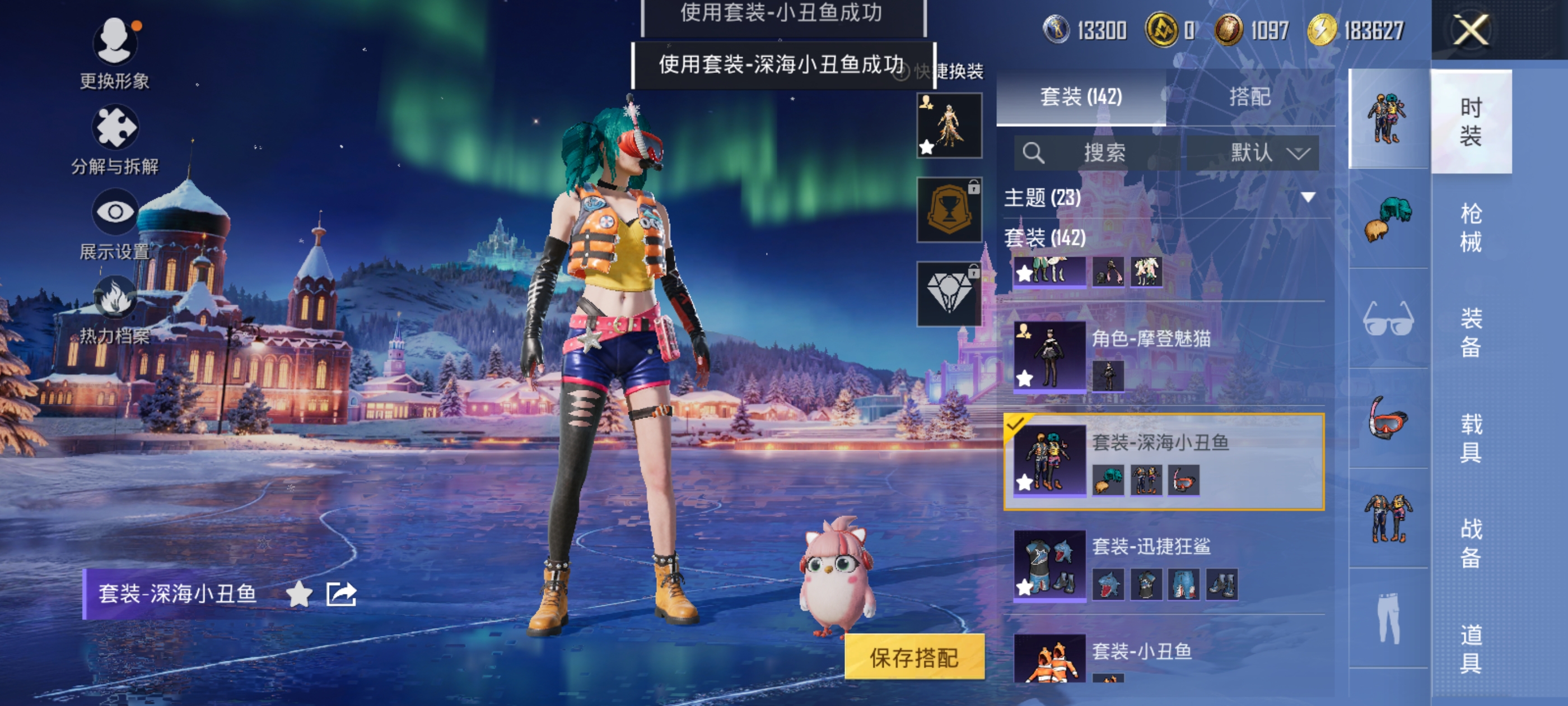The image size is (1568, 706).
Task: Open 热力档案 flame profile
Action: point(114,298)
